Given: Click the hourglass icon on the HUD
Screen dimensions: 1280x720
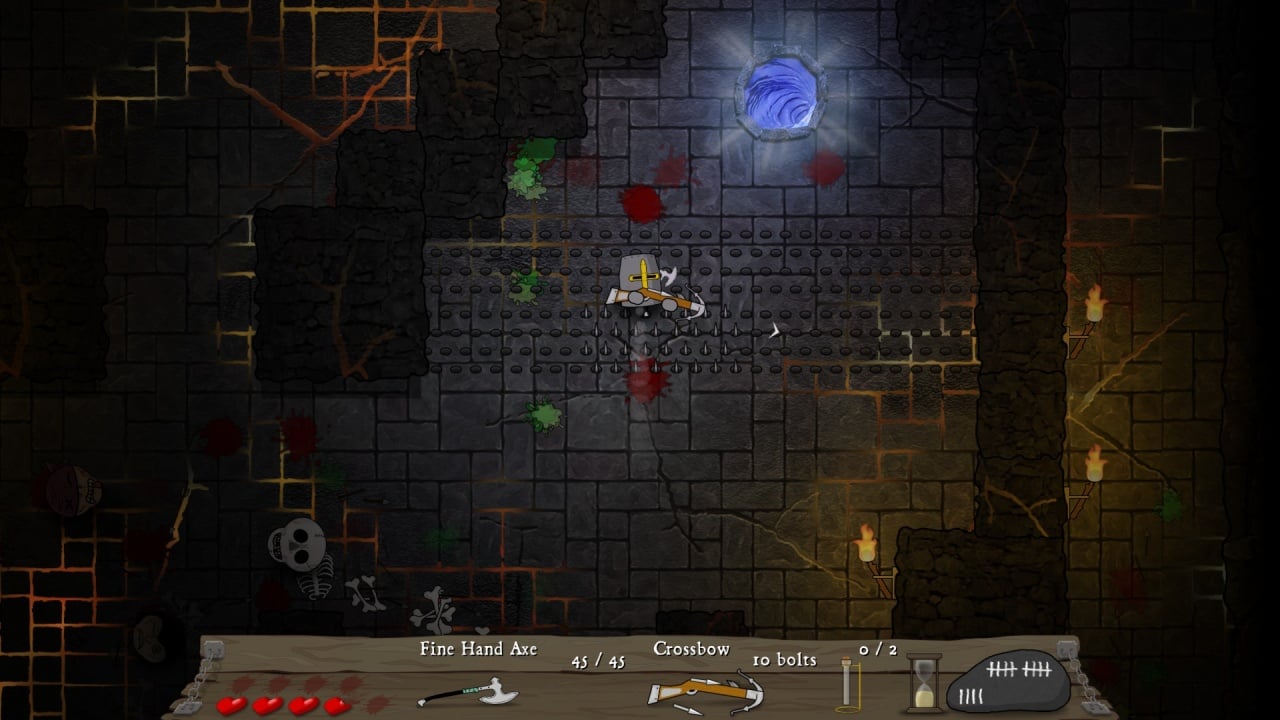Looking at the screenshot, I should pyautogui.click(x=924, y=682).
